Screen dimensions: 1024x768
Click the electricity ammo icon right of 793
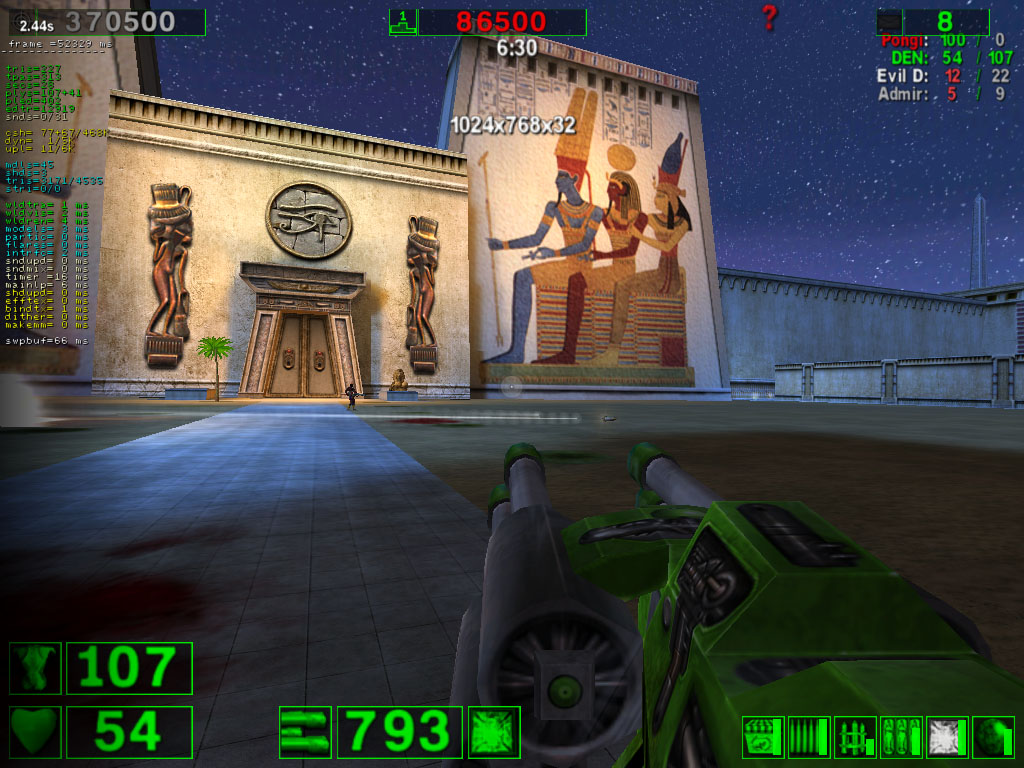click(x=494, y=732)
